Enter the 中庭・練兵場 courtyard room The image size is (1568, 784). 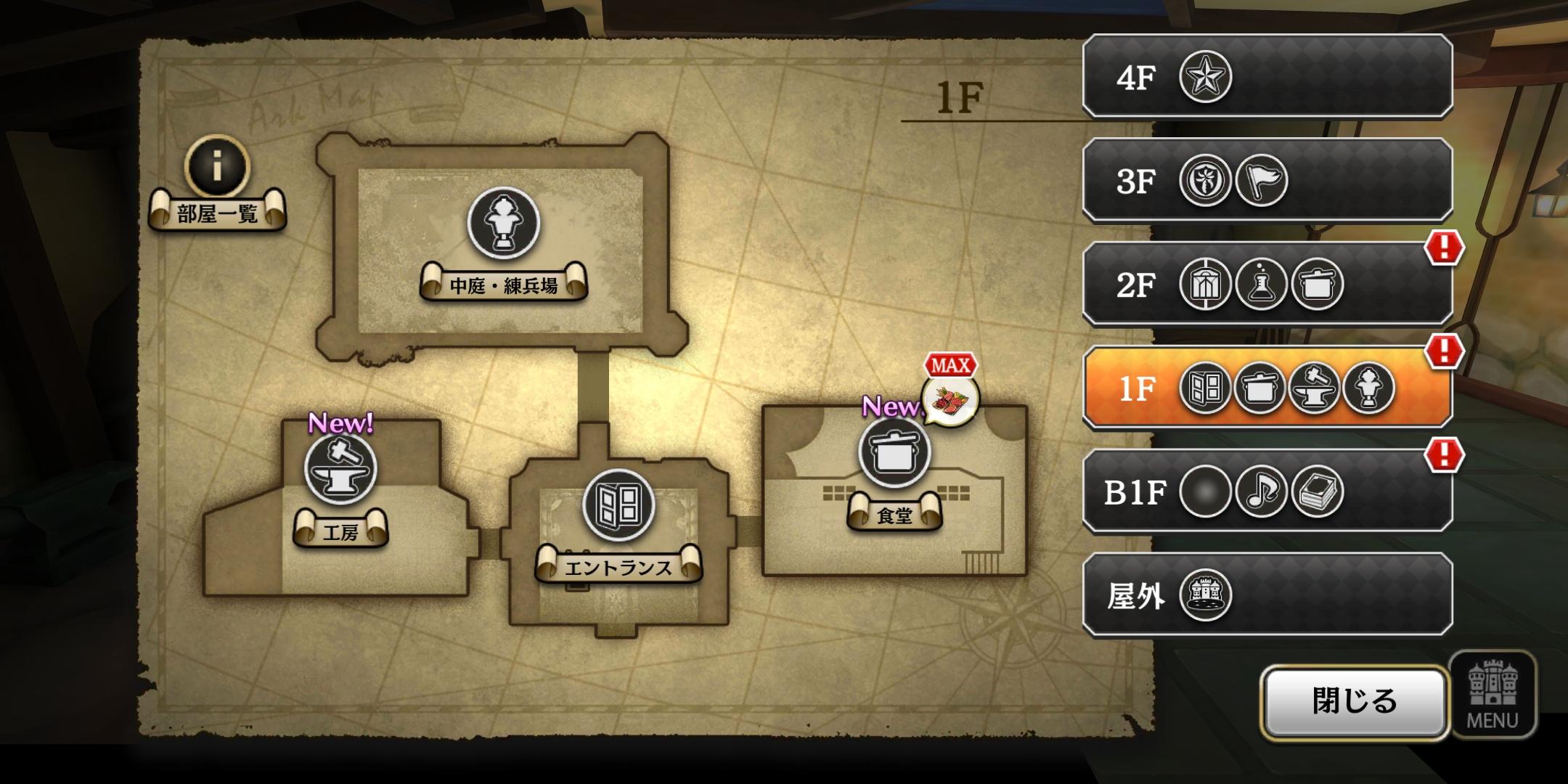tap(503, 224)
